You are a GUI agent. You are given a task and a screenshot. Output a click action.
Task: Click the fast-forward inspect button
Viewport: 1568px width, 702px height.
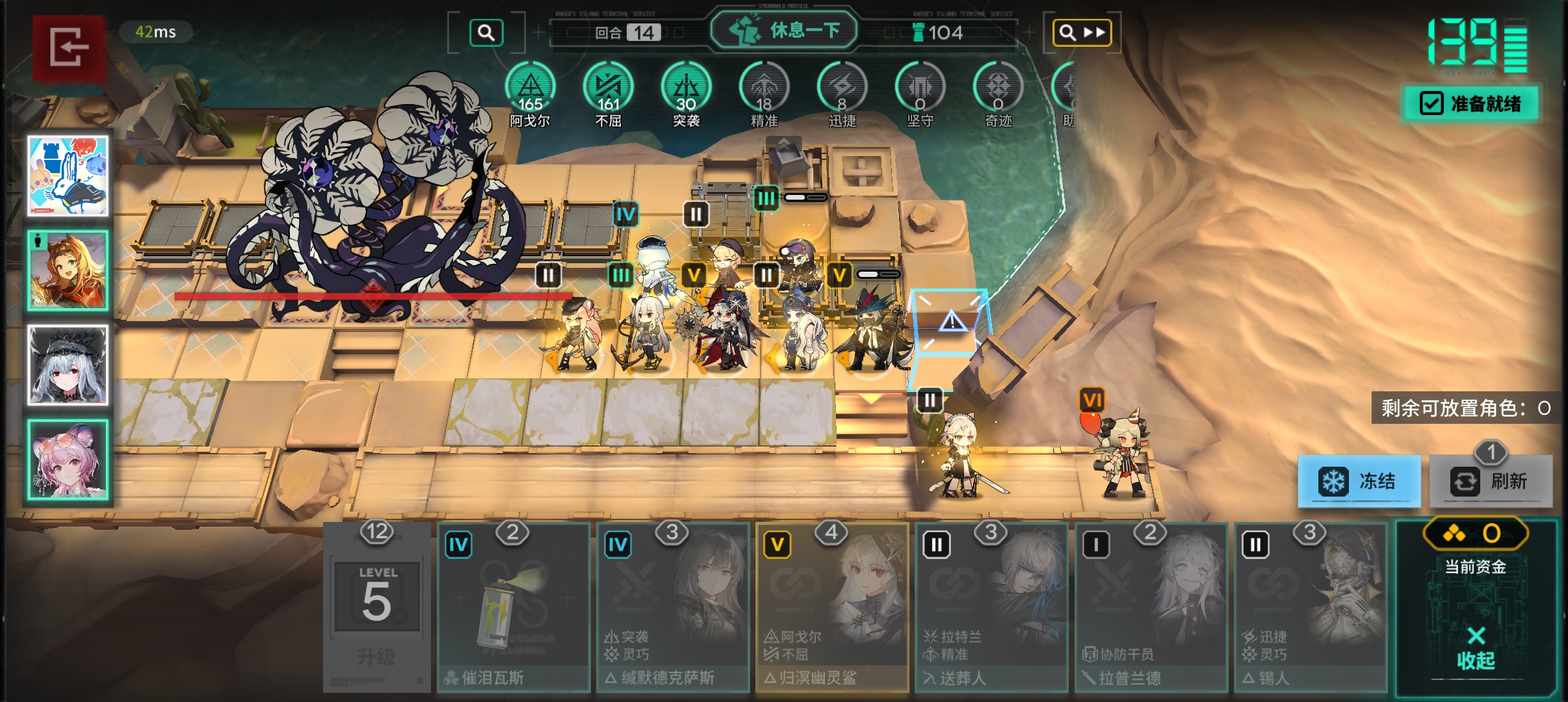[1081, 32]
